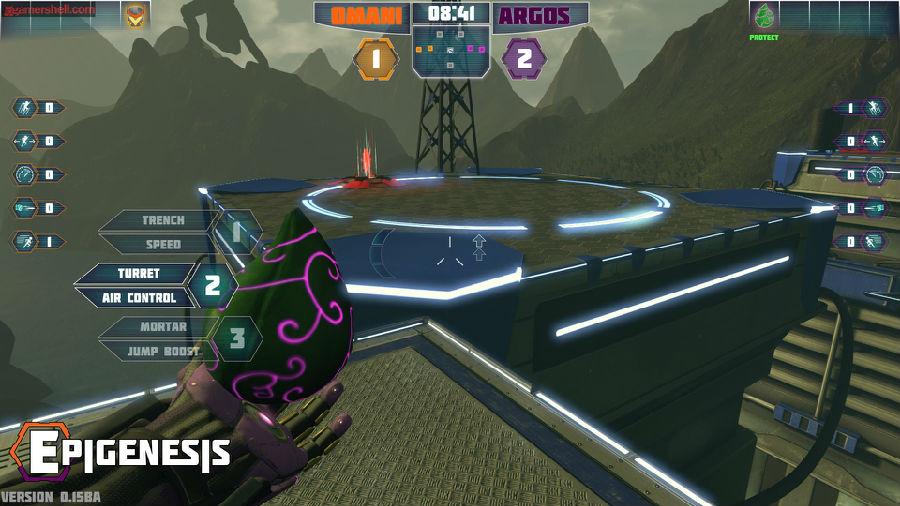This screenshot has width=900, height=506.
Task: Click the hexagon numbered 2 beside Turret
Action: pos(212,285)
